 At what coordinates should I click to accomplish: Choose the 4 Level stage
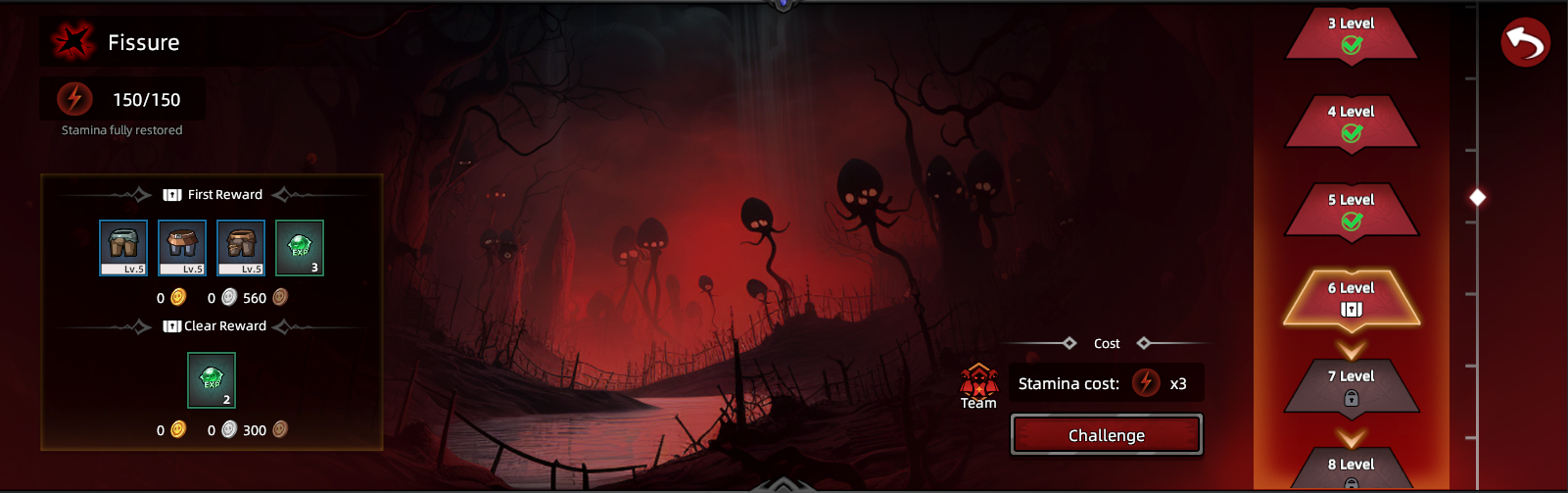[1352, 123]
